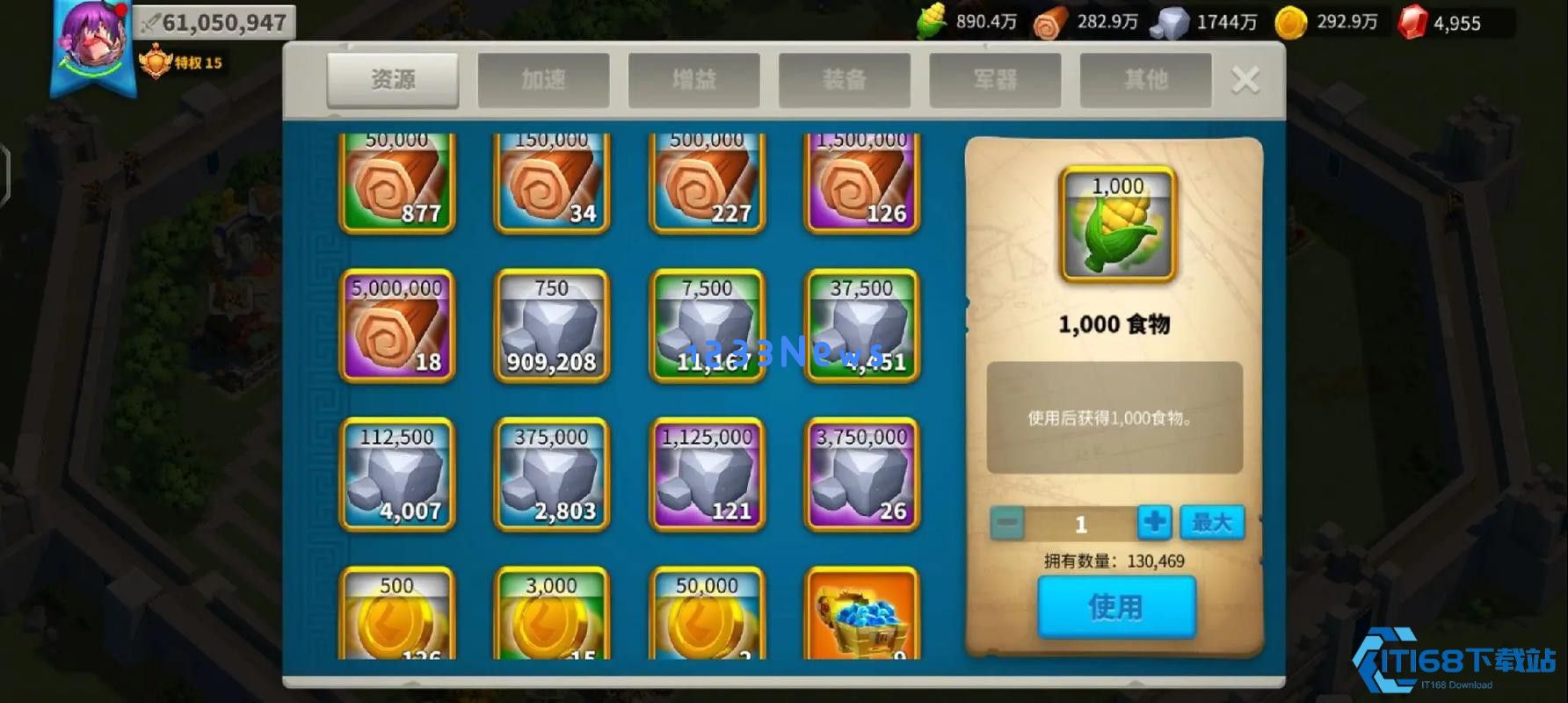Open the 5,000,000 wood bundle item
Screen dimensions: 1568x703
tap(395, 327)
